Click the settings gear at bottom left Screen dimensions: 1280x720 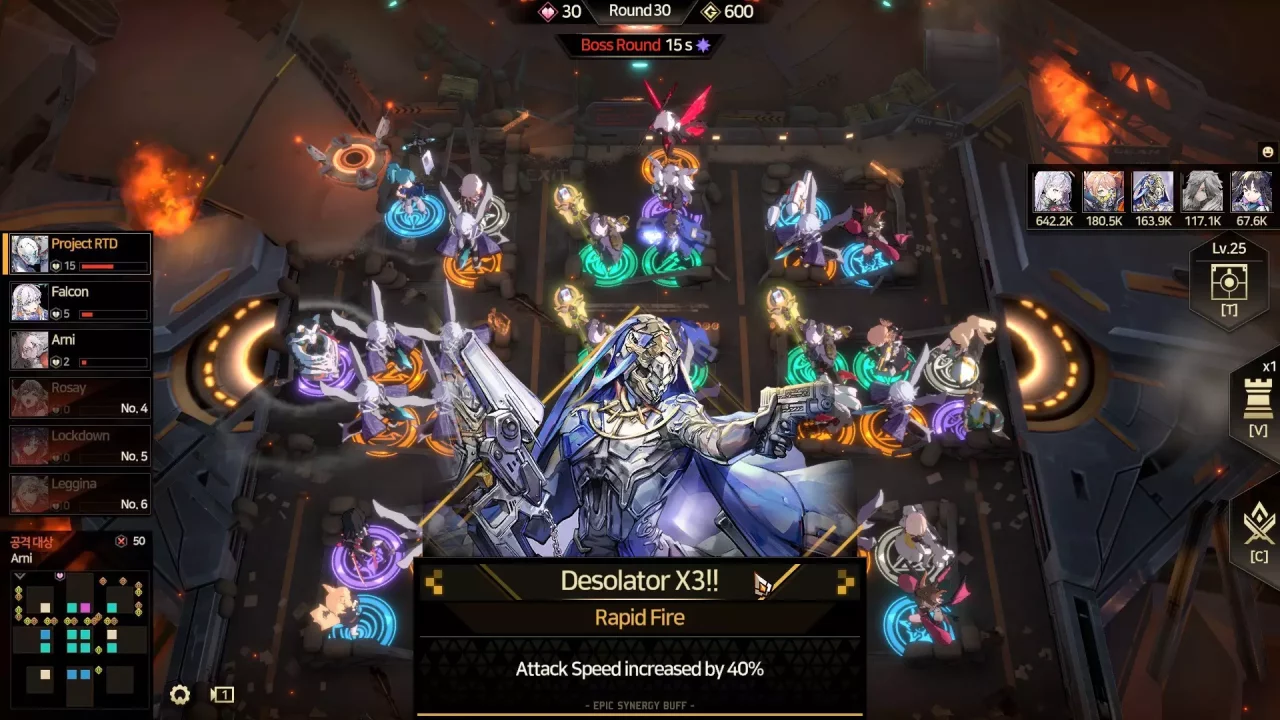coord(180,695)
